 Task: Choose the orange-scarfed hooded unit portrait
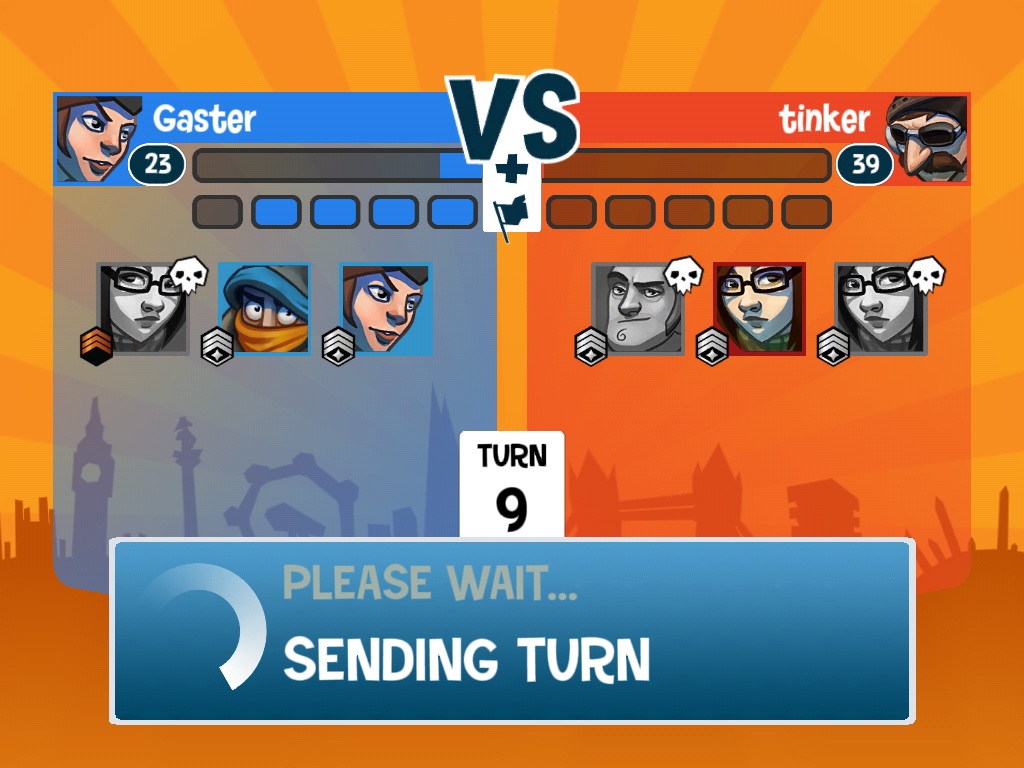pyautogui.click(x=265, y=308)
